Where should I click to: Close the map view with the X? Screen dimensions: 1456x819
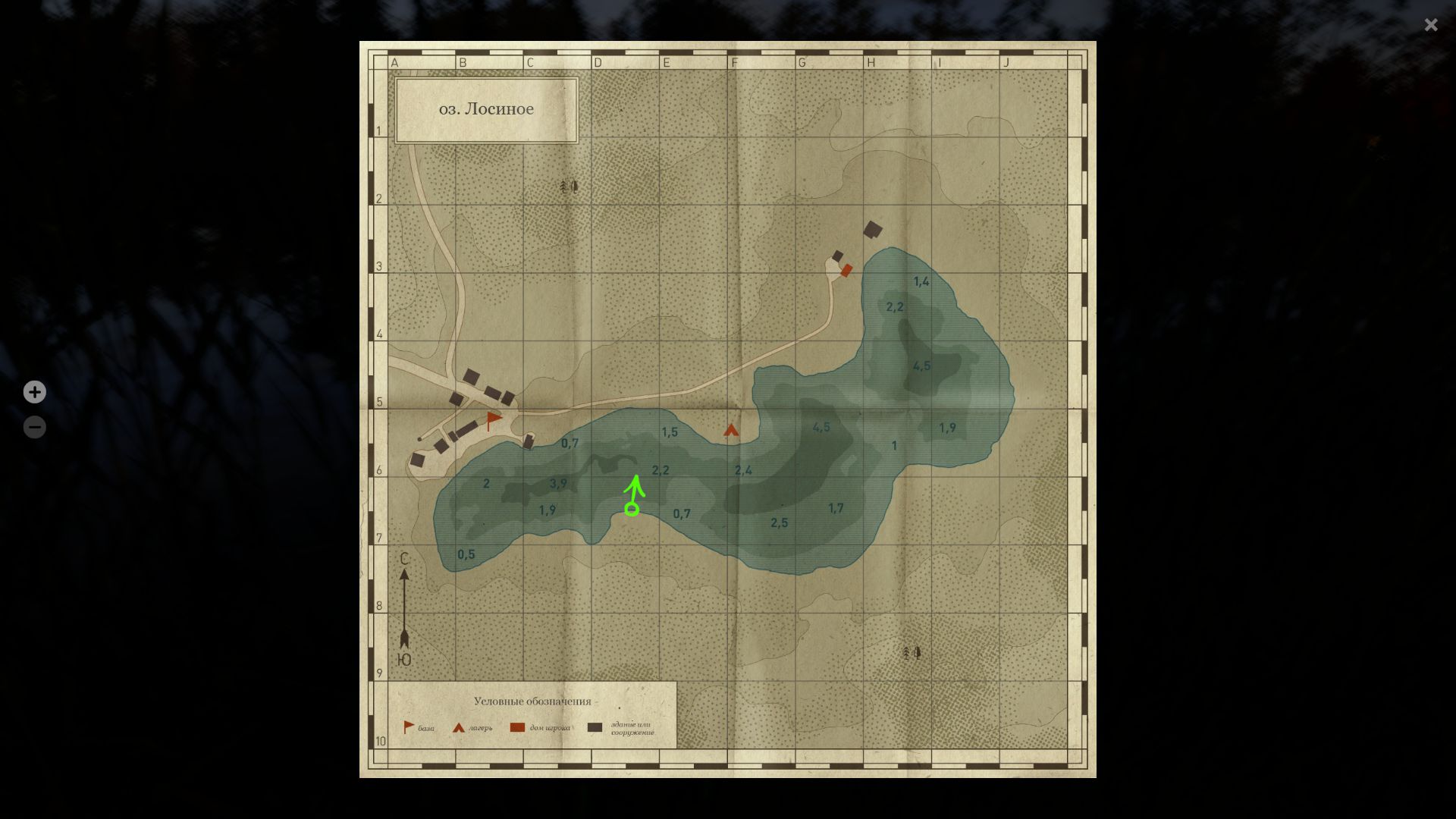coord(1431,25)
